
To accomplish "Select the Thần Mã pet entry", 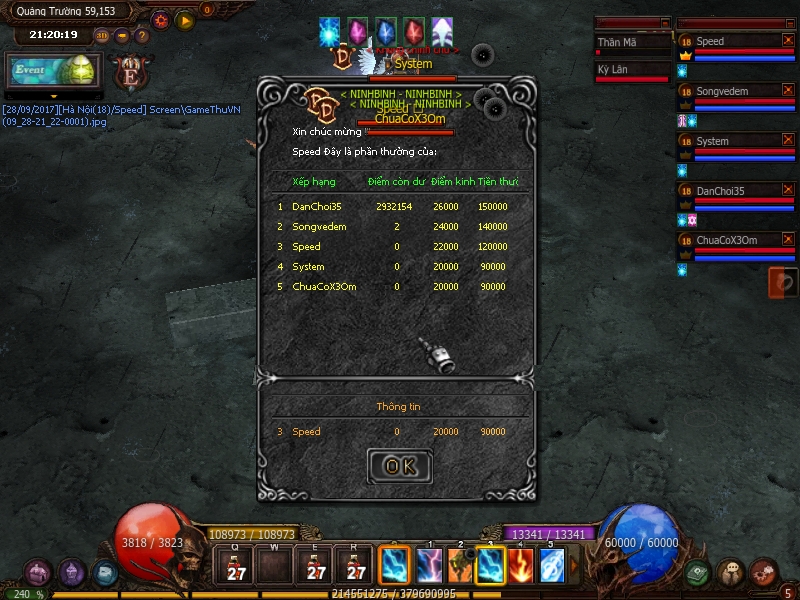I will tap(632, 44).
